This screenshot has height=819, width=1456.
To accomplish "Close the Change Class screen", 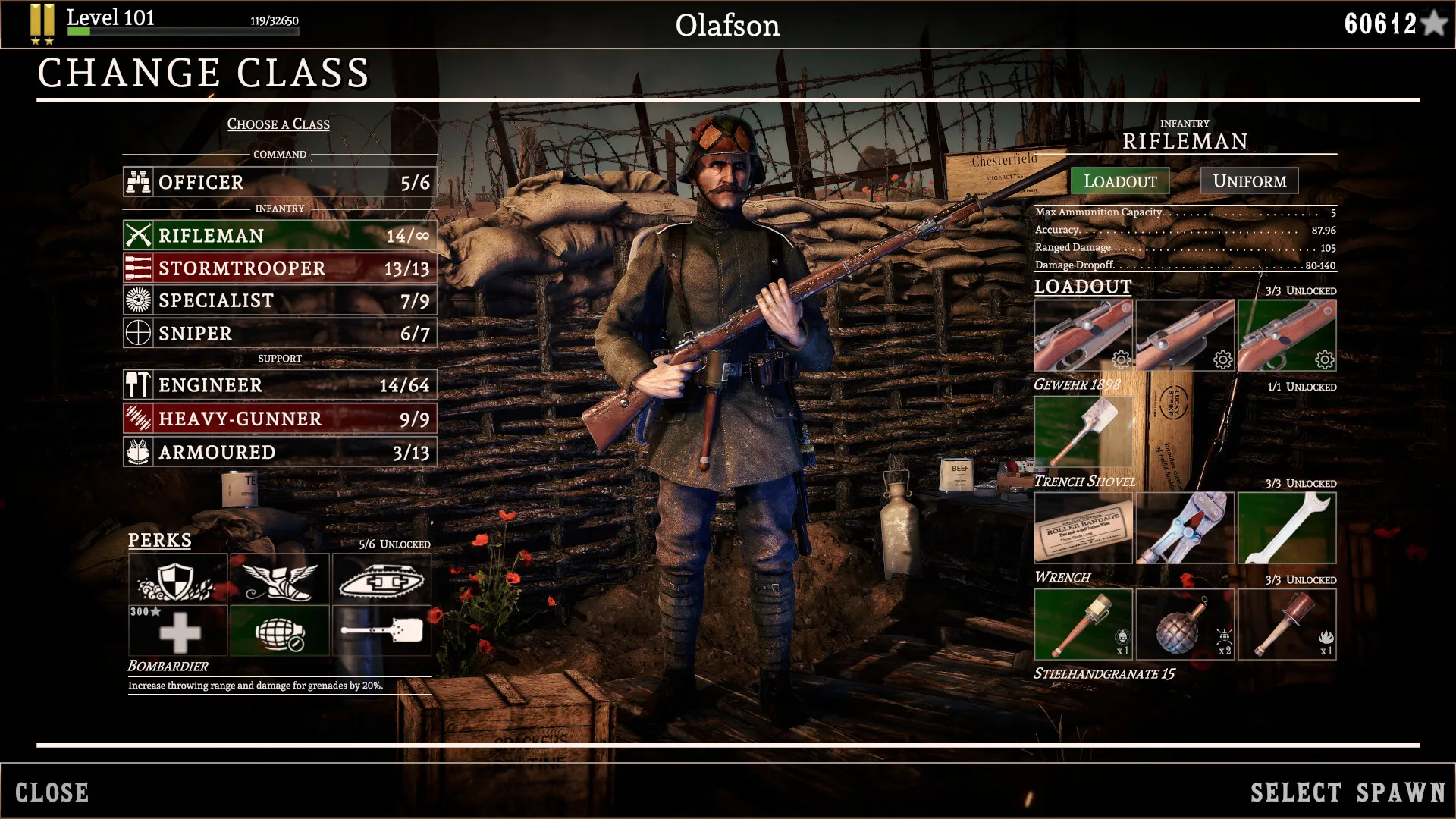I will point(52,792).
